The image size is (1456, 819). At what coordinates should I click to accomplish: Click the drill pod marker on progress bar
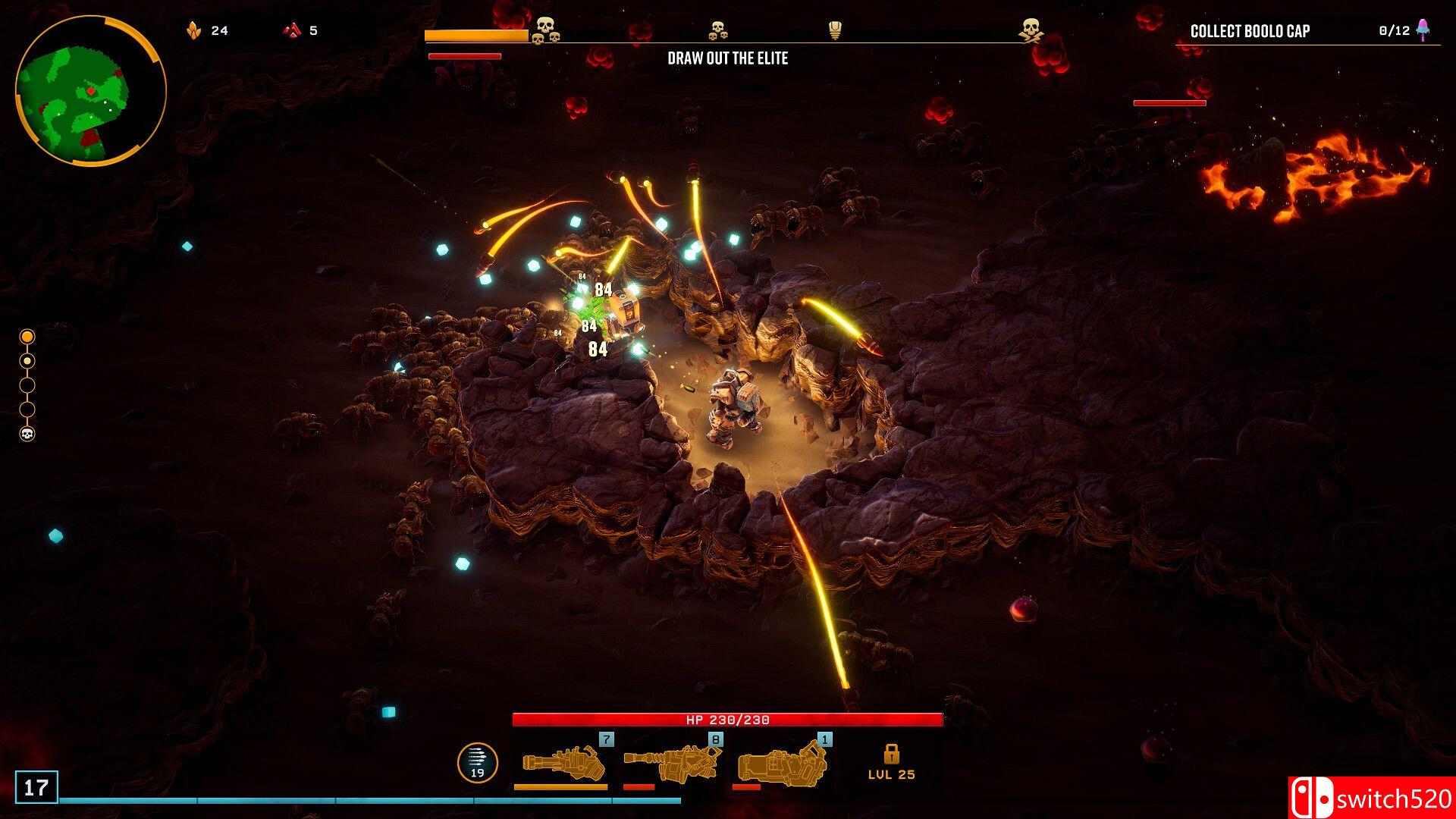pyautogui.click(x=835, y=30)
